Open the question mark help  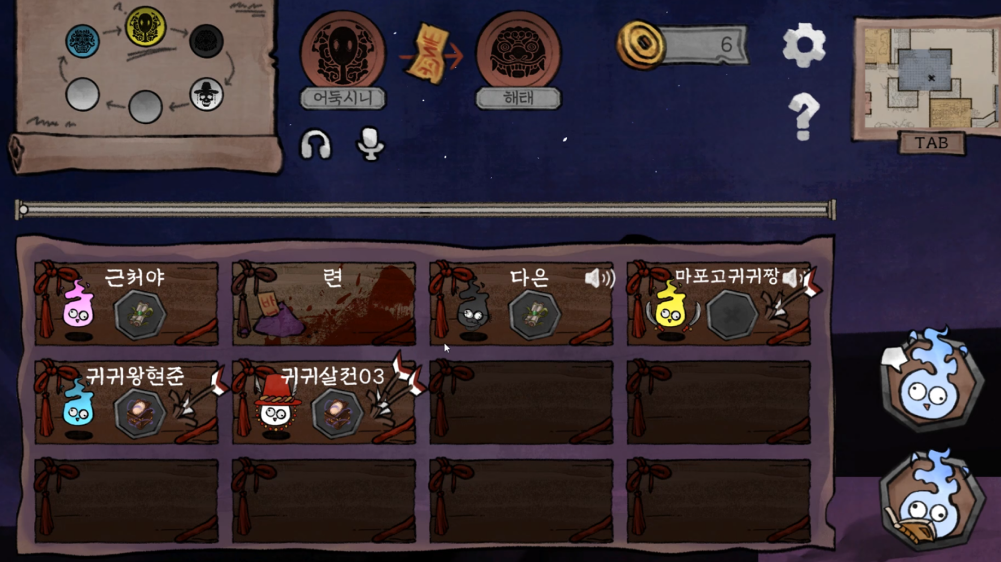click(803, 116)
